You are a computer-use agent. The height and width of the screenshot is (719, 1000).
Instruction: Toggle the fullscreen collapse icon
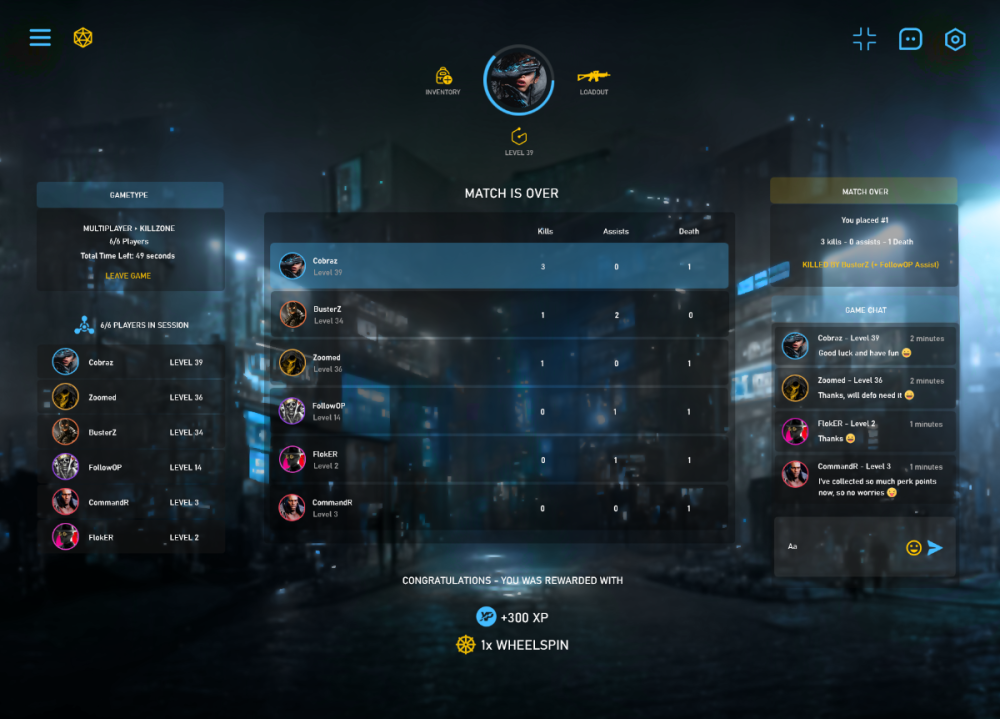[x=864, y=39]
